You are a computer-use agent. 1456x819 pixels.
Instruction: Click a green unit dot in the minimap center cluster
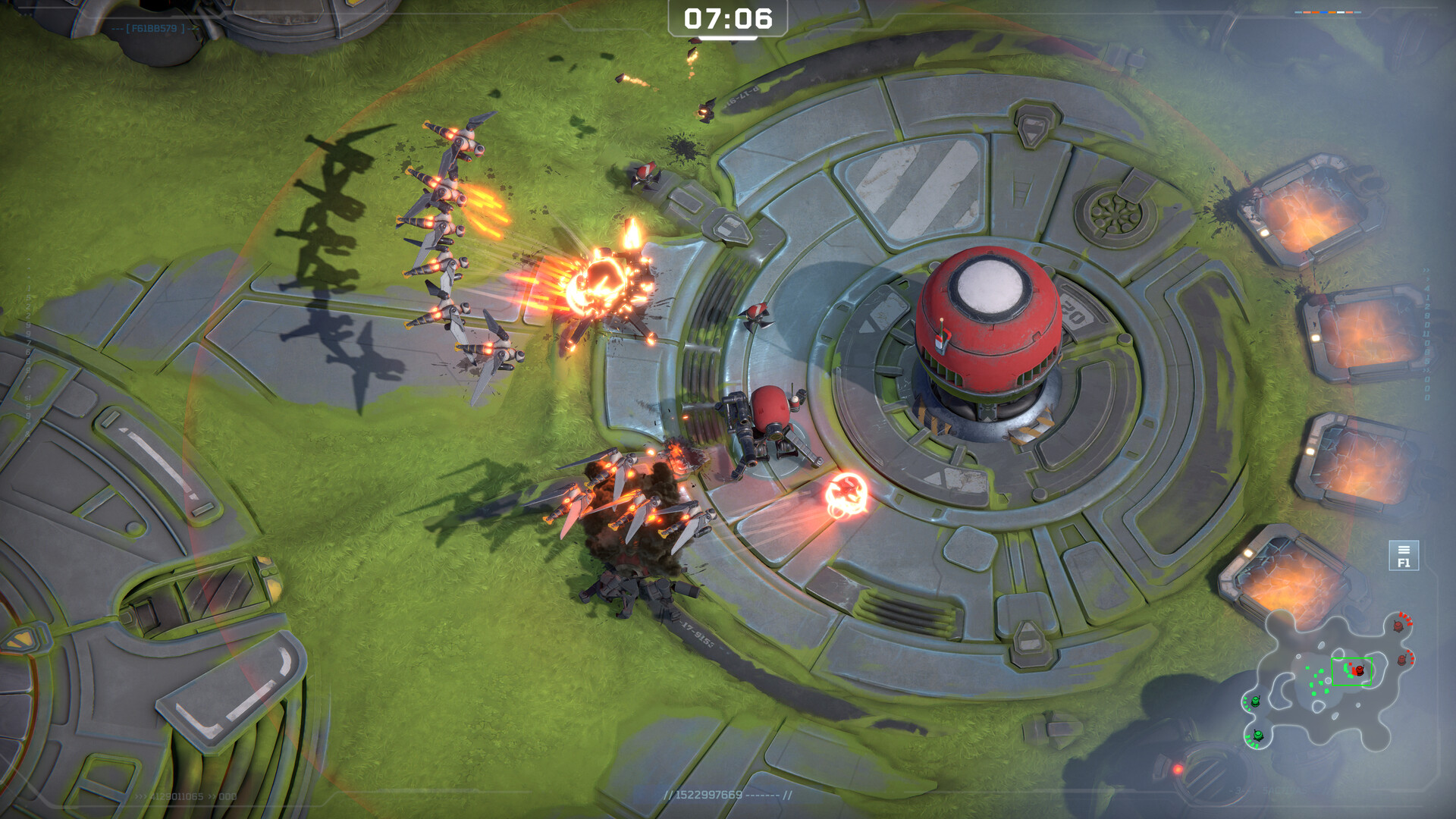click(x=1319, y=684)
